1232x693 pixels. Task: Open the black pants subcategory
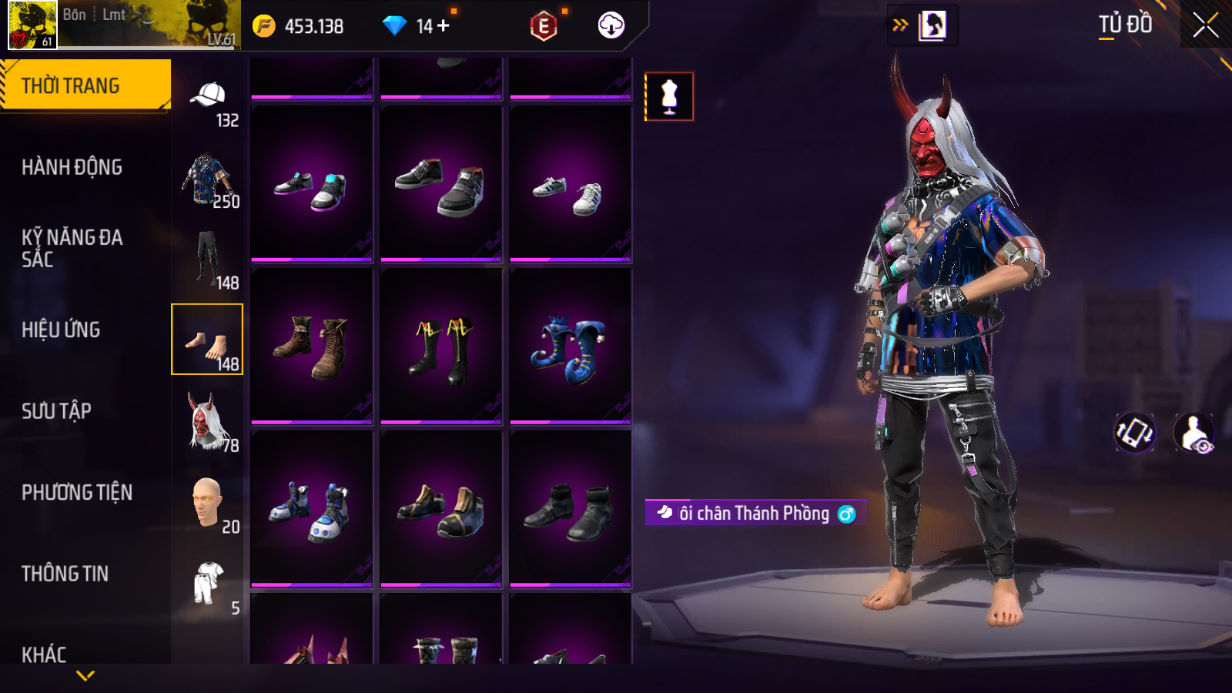coord(207,258)
